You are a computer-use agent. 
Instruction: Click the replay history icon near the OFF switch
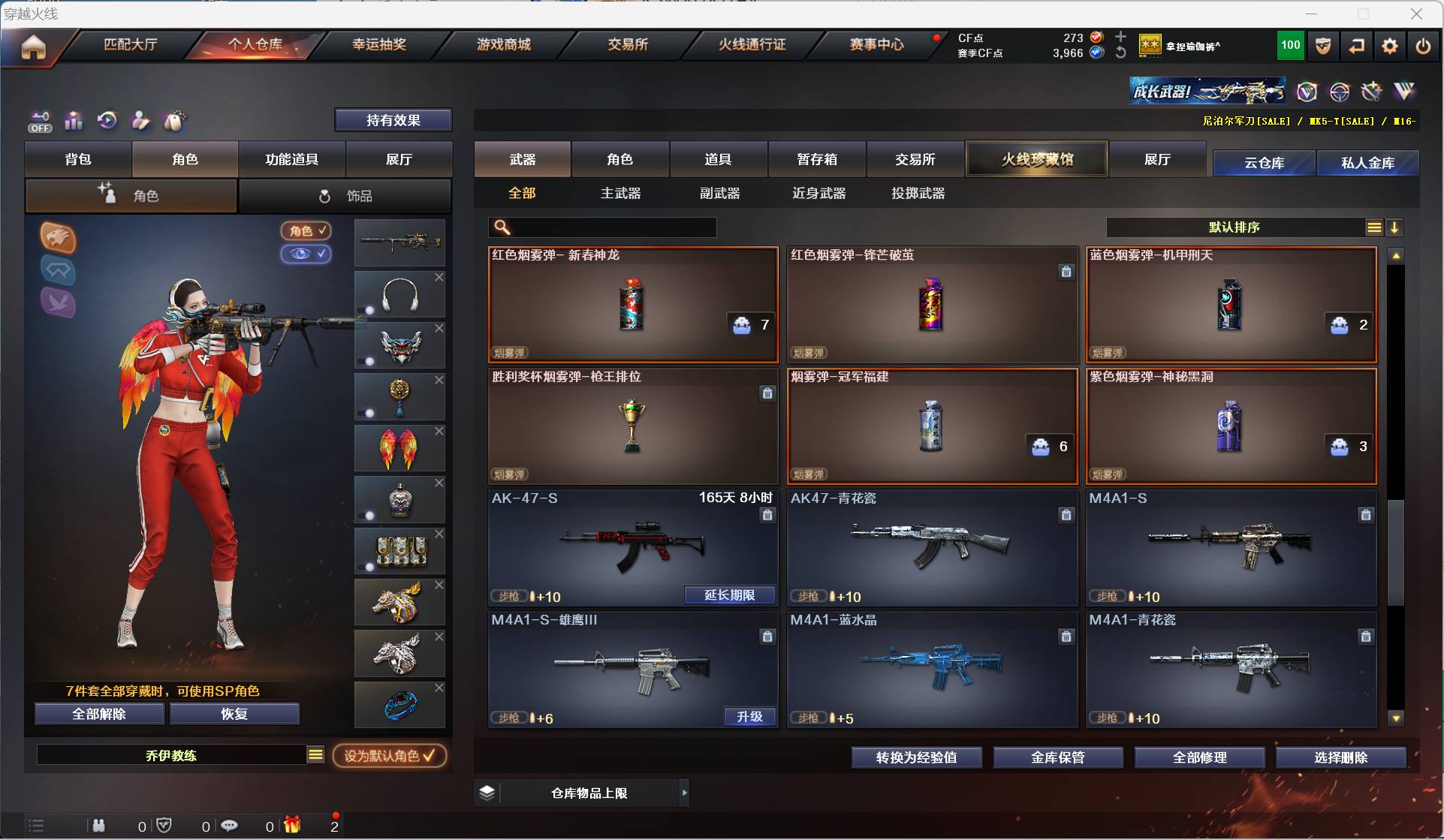(107, 121)
